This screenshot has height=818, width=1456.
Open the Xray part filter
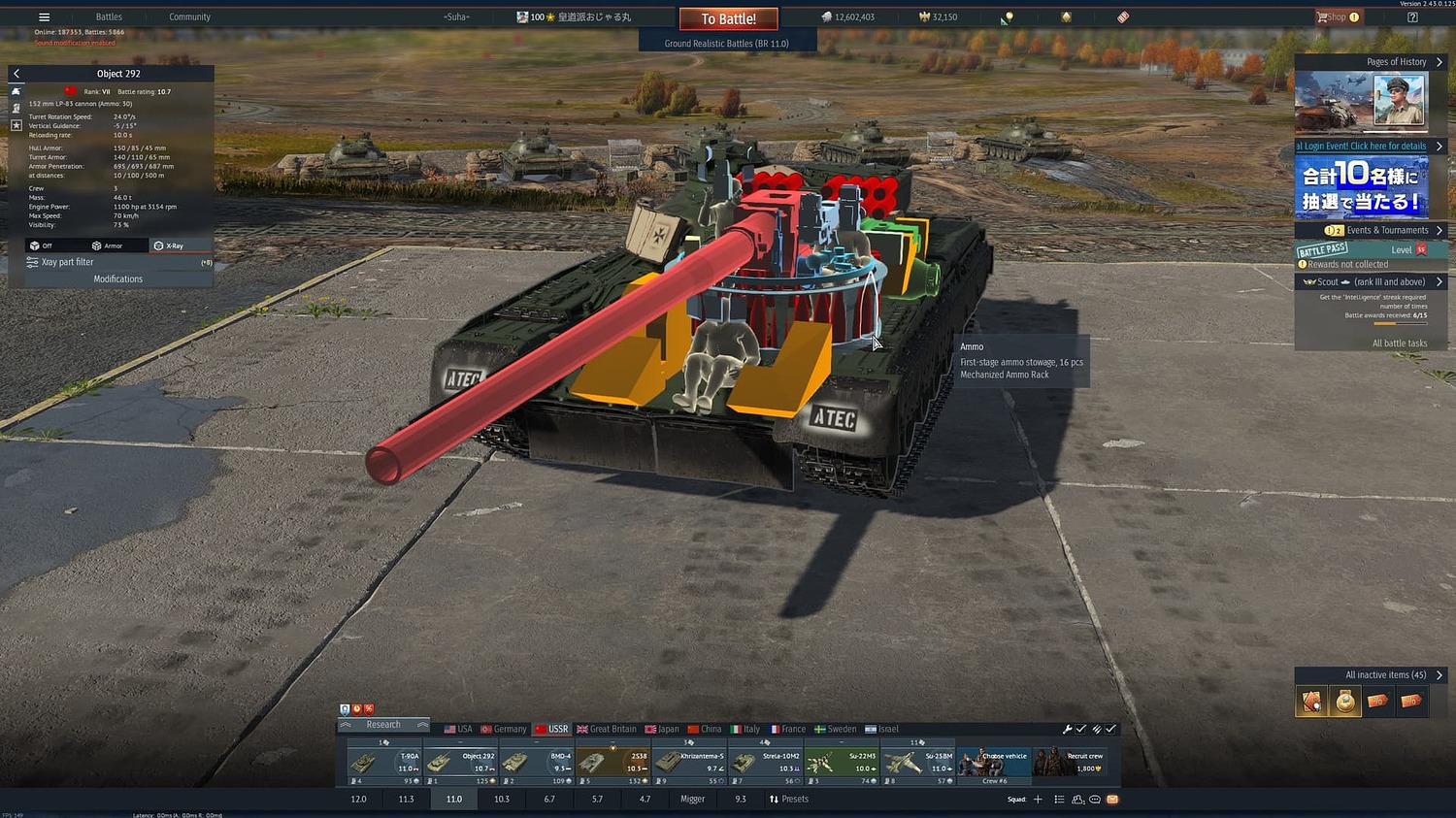[68, 262]
